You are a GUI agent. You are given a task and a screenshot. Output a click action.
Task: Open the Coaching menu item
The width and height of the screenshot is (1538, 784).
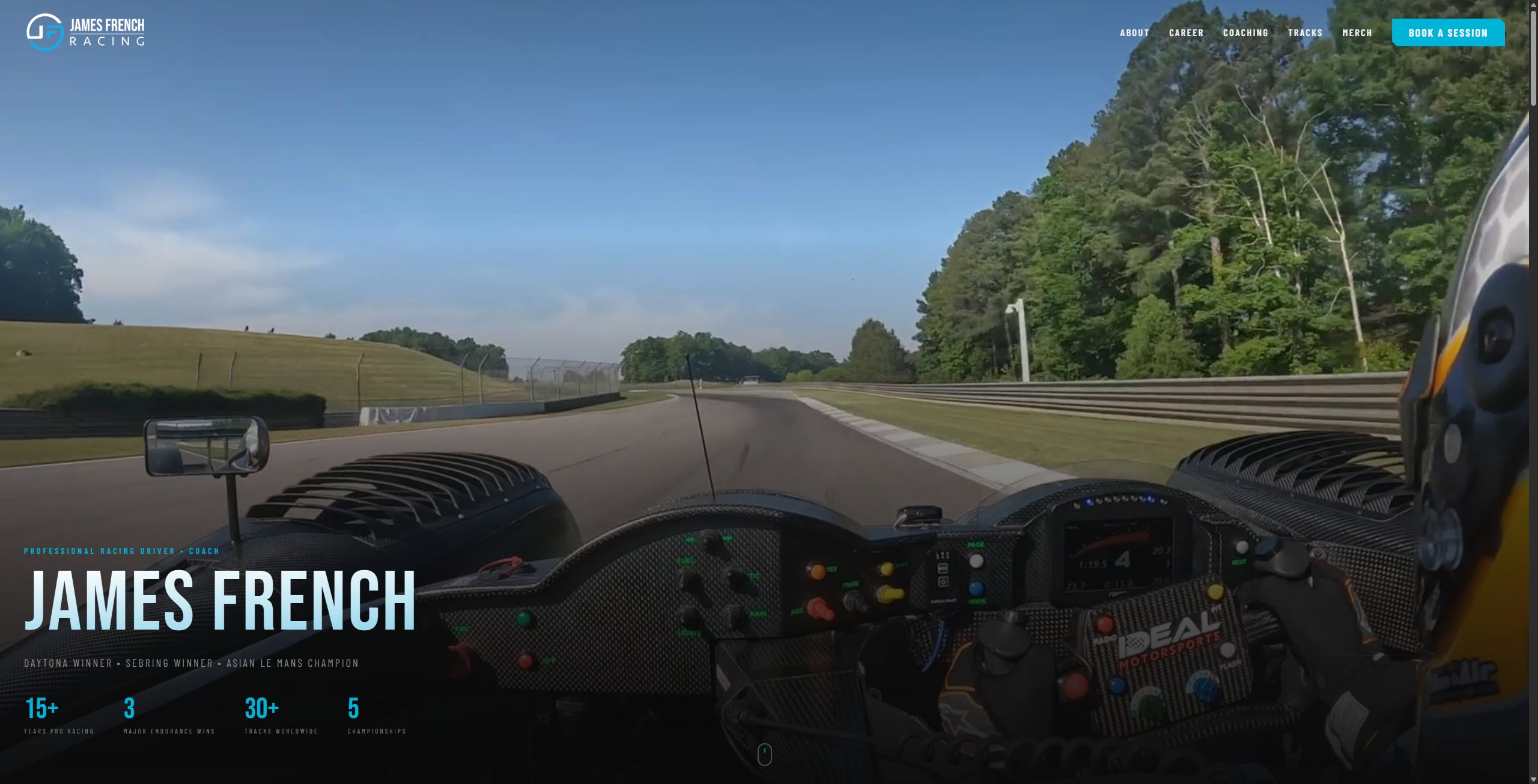tap(1246, 33)
